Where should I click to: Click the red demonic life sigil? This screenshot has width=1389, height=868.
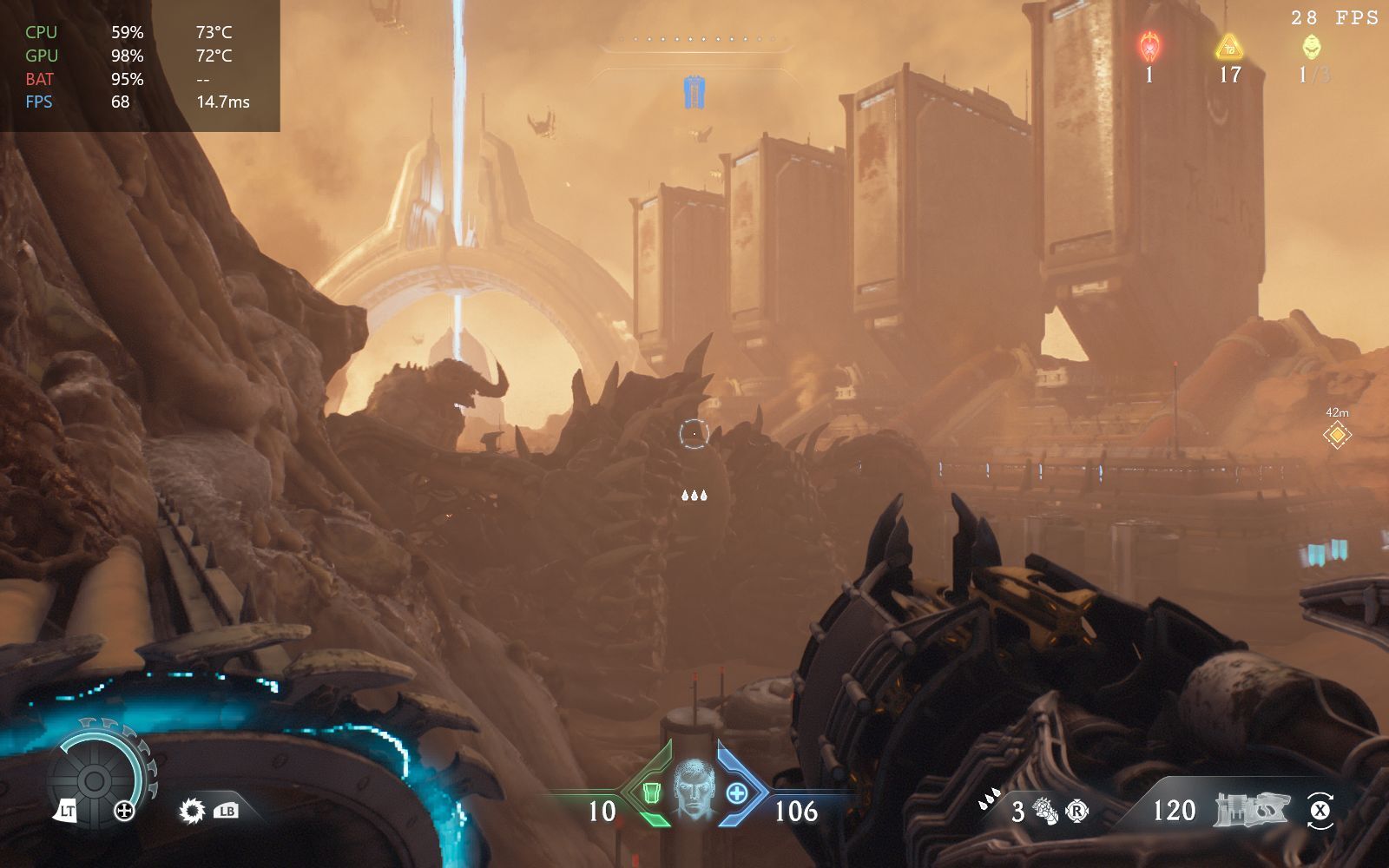point(1150,45)
